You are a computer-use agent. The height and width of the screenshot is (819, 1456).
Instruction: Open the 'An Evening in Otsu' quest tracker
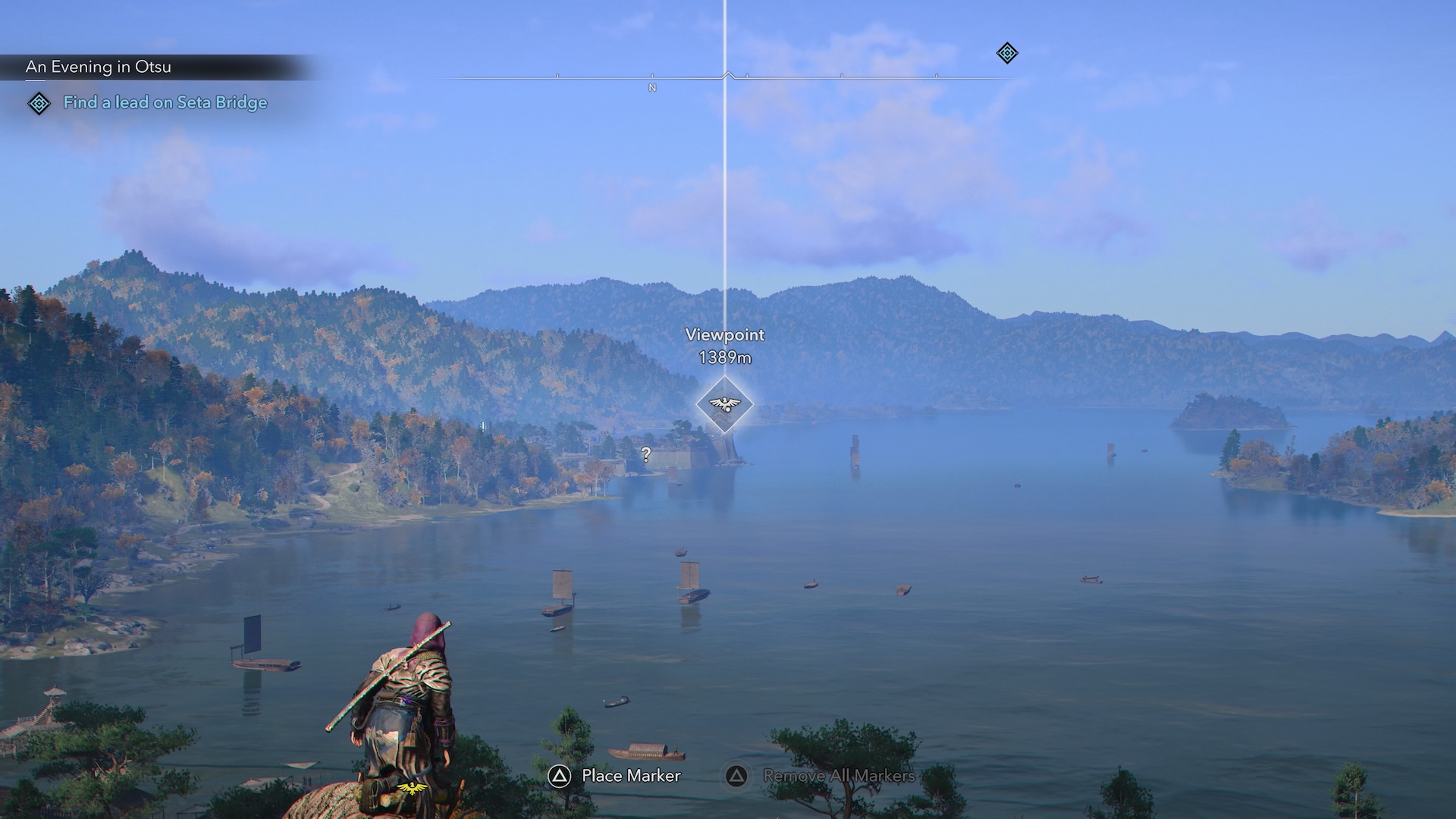99,67
